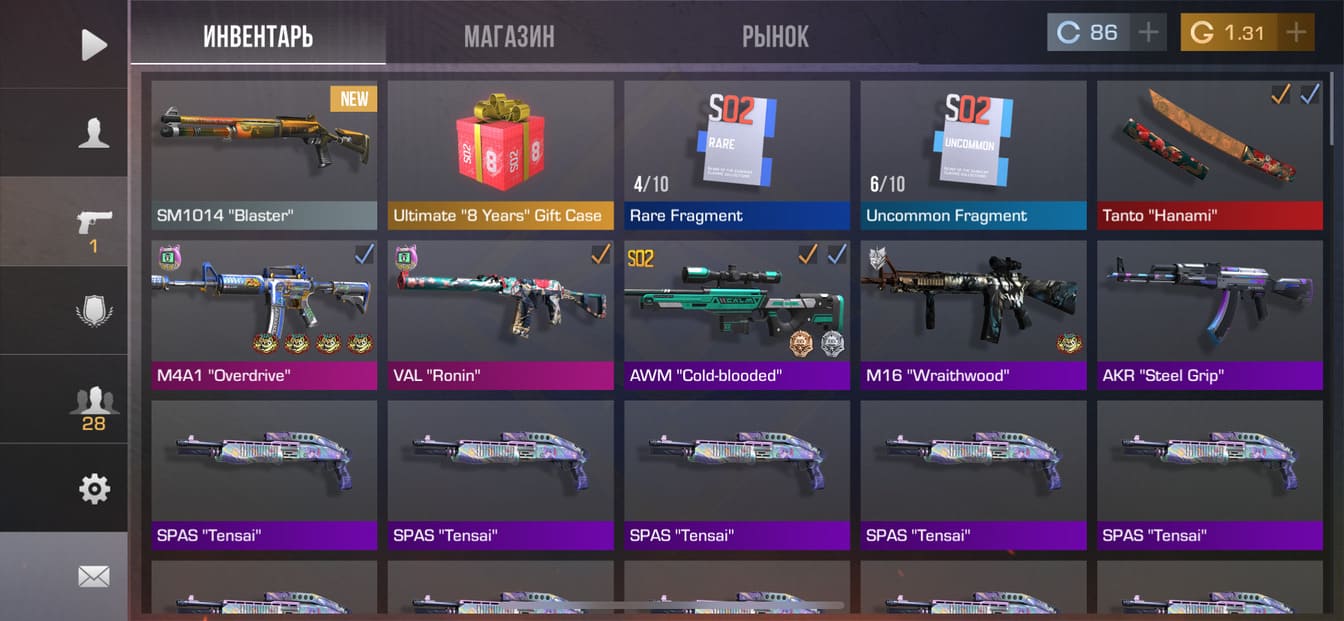1344x621 pixels.
Task: Add gold with the plus button
Action: [1296, 33]
